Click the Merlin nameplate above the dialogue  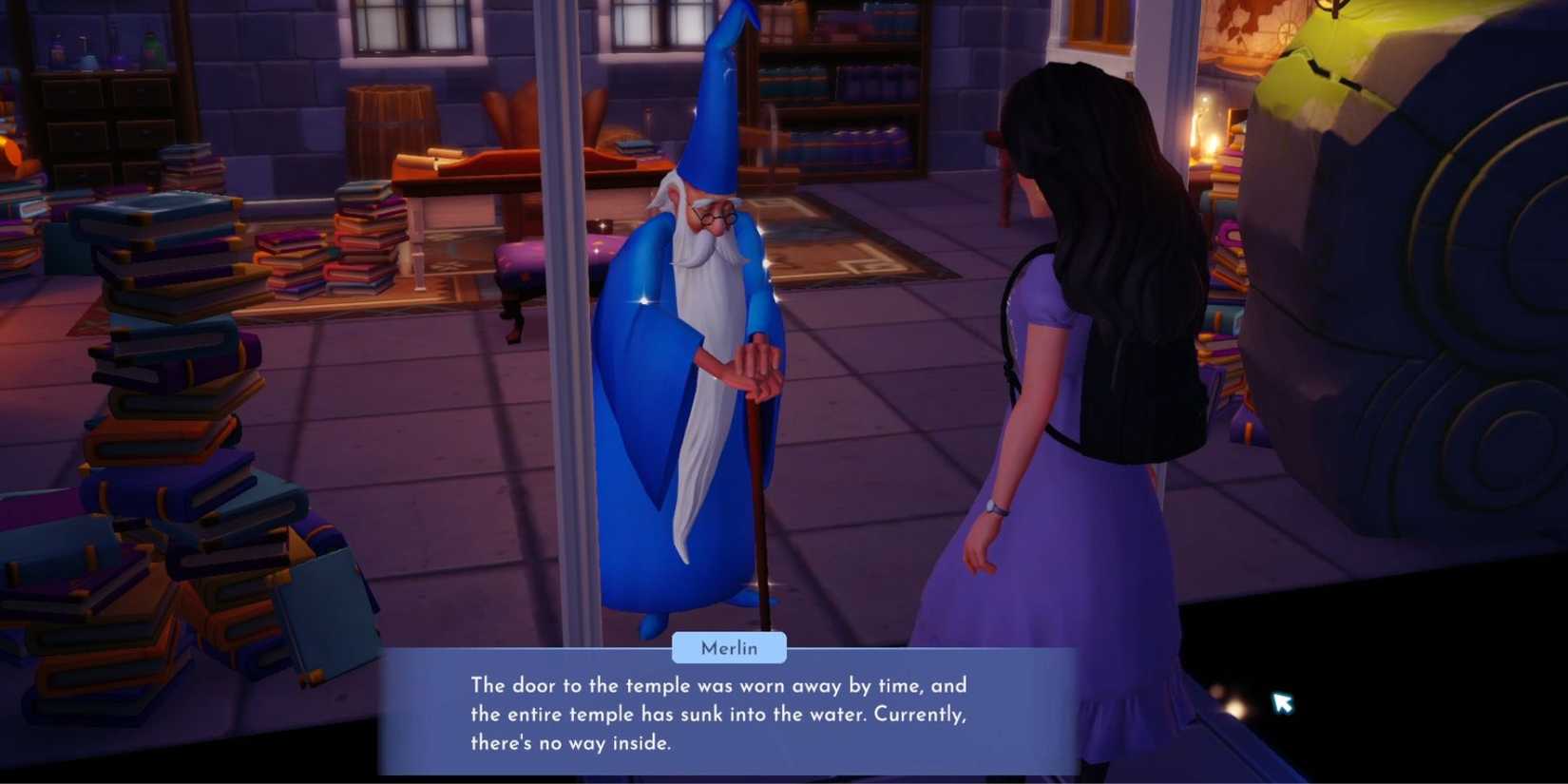(x=729, y=647)
